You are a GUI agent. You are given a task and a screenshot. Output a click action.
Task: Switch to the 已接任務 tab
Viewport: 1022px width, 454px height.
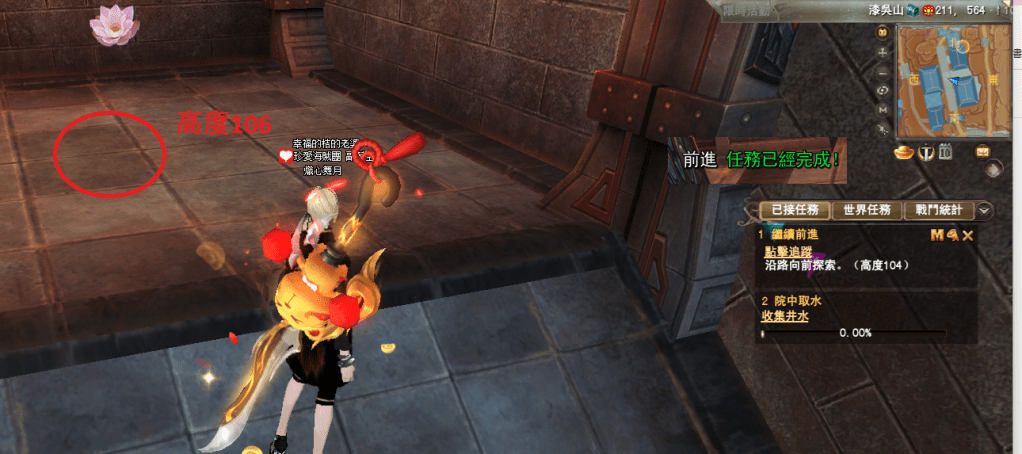pos(795,210)
